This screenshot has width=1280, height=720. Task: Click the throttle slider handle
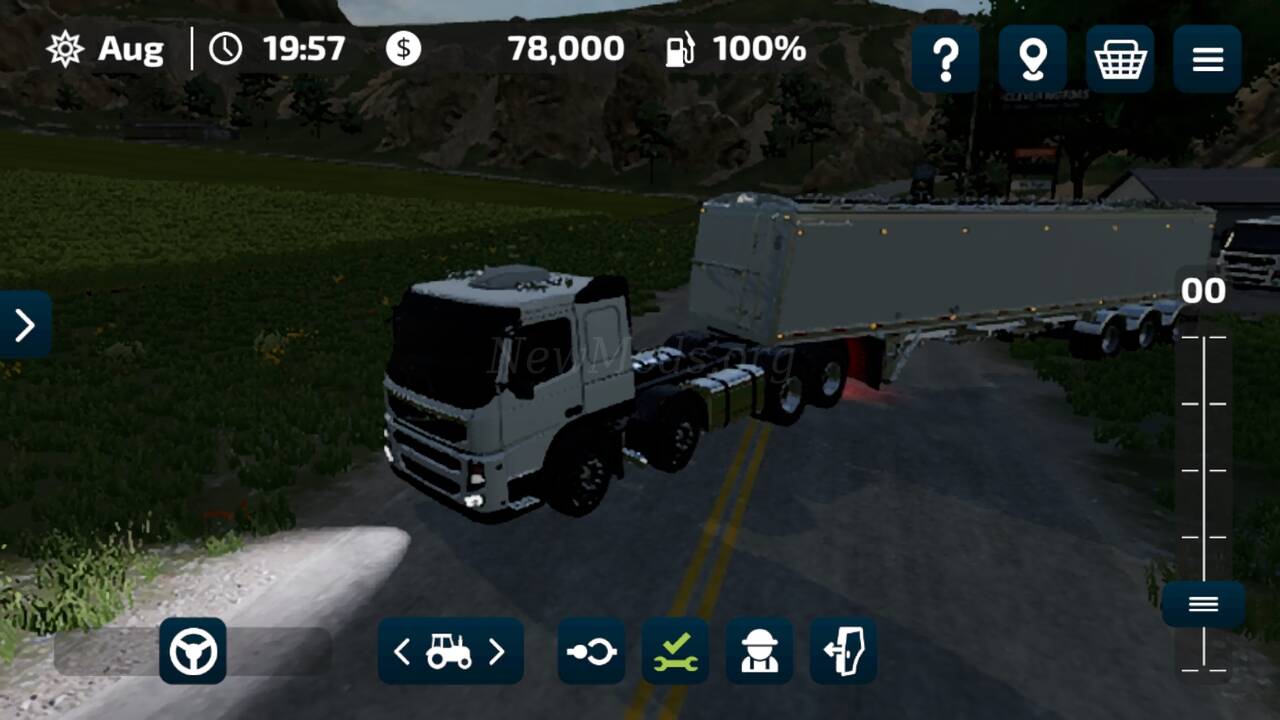[1203, 604]
